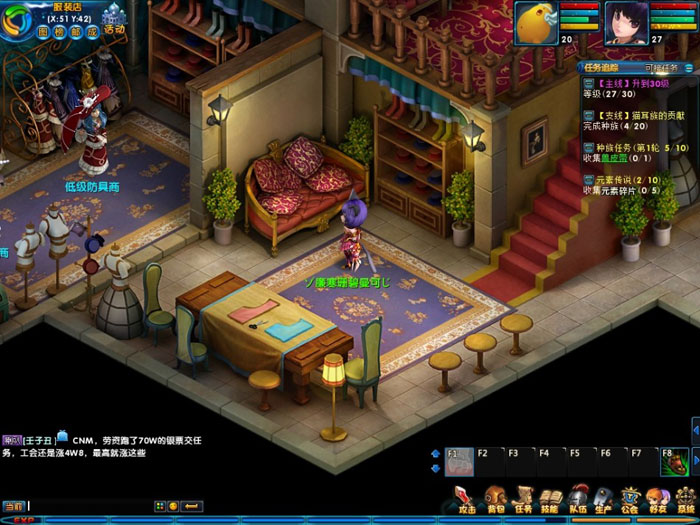Open the 技能 skills book icon
Viewport: 700px width, 525px height.
(549, 498)
